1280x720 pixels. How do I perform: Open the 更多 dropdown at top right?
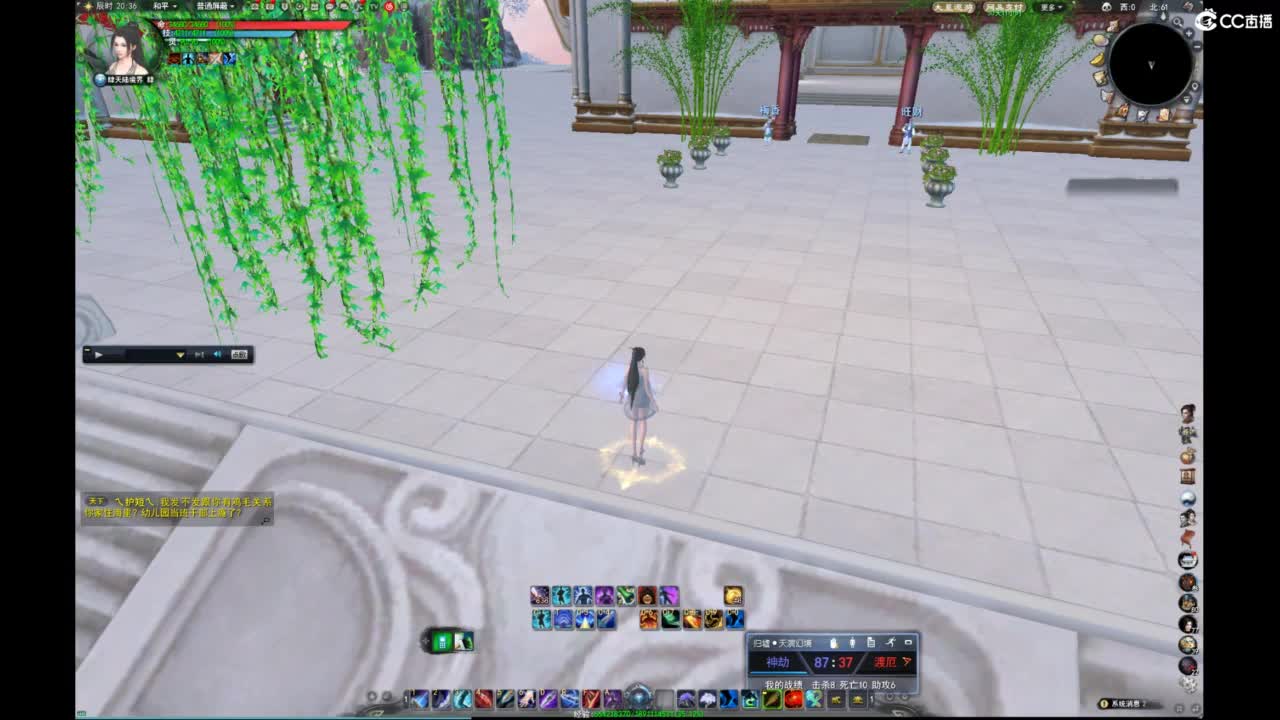click(x=1051, y=7)
